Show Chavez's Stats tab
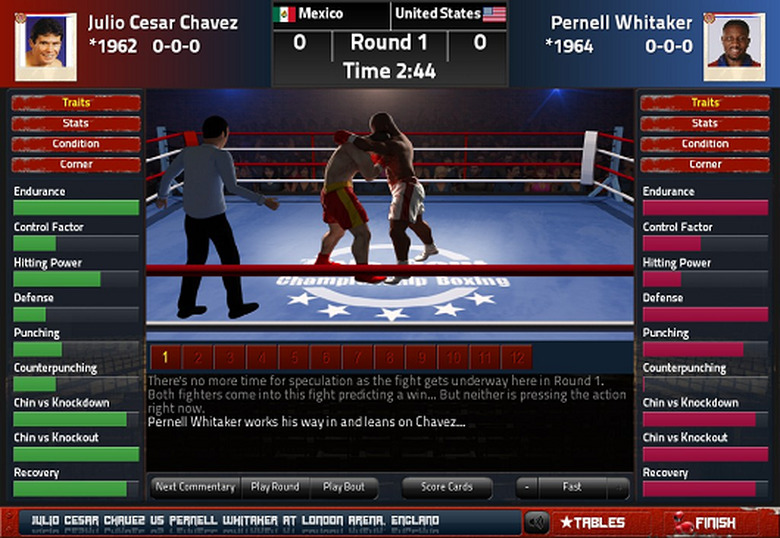Image resolution: width=780 pixels, height=538 pixels. (76, 123)
